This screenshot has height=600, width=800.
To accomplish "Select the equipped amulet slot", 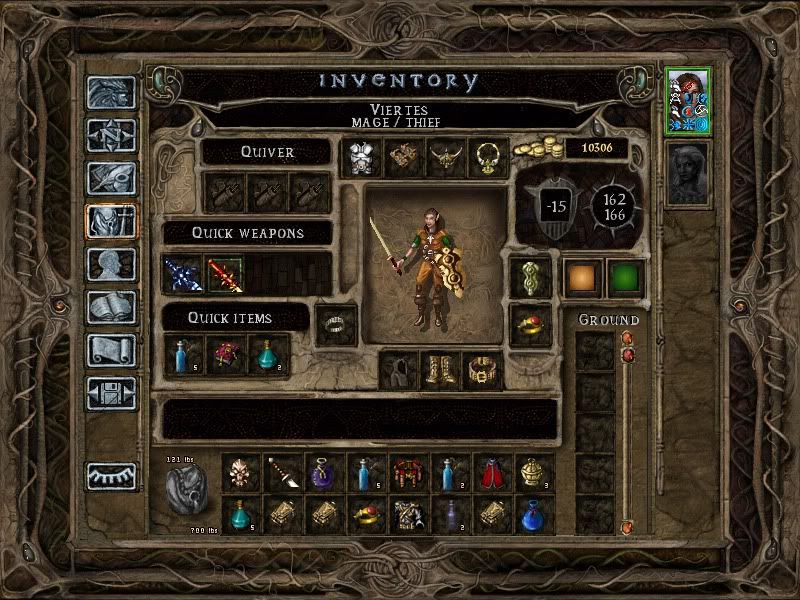I will 488,157.
